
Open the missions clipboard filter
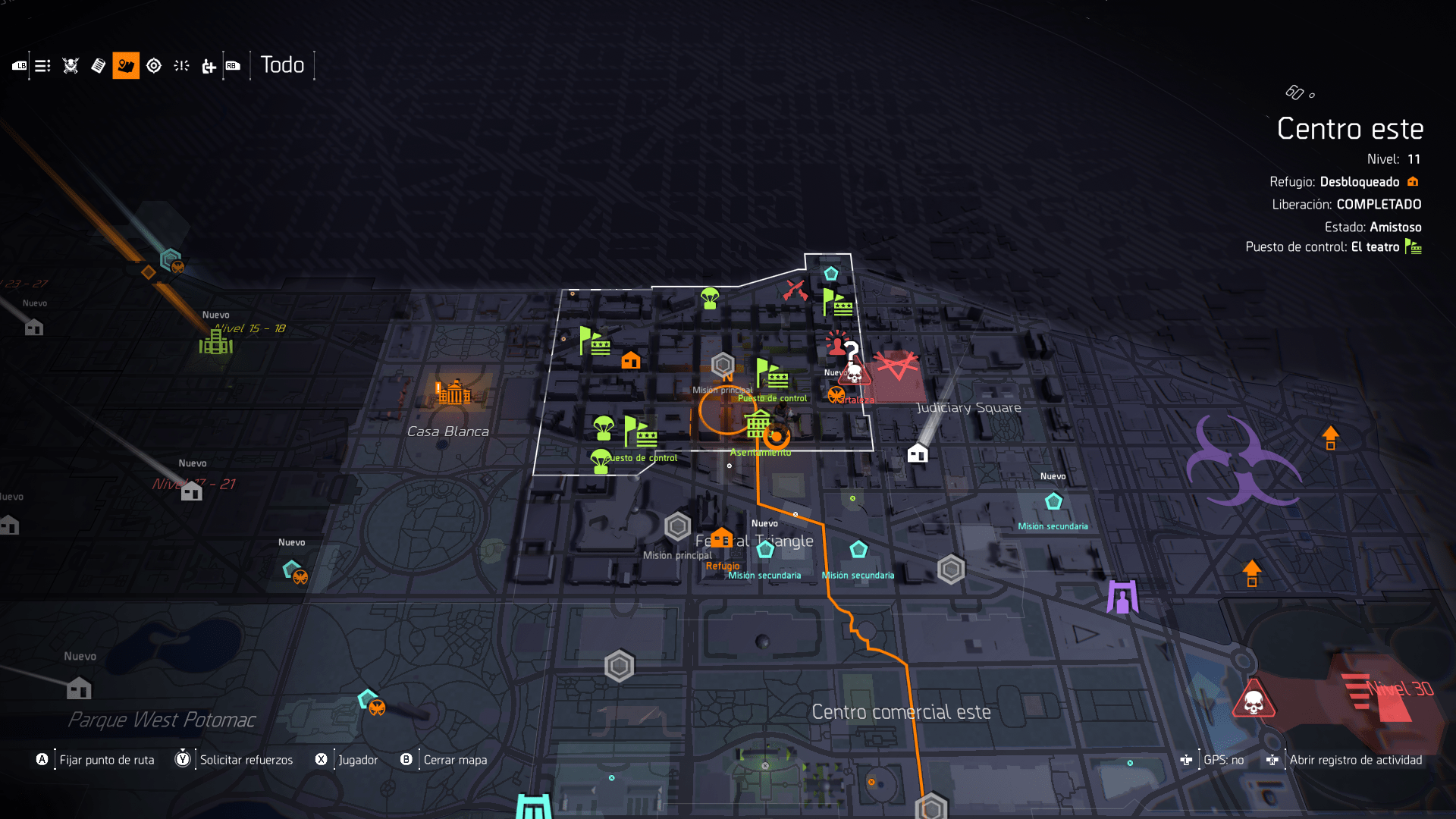coord(97,66)
